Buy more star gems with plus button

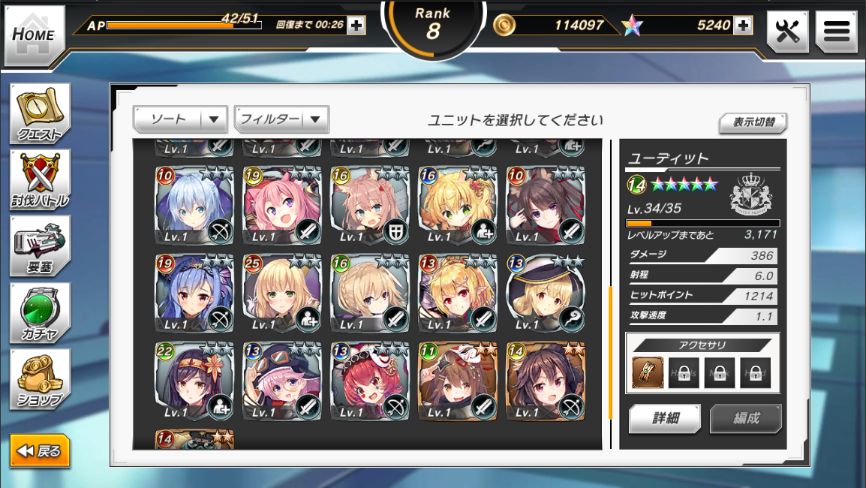pyautogui.click(x=742, y=25)
